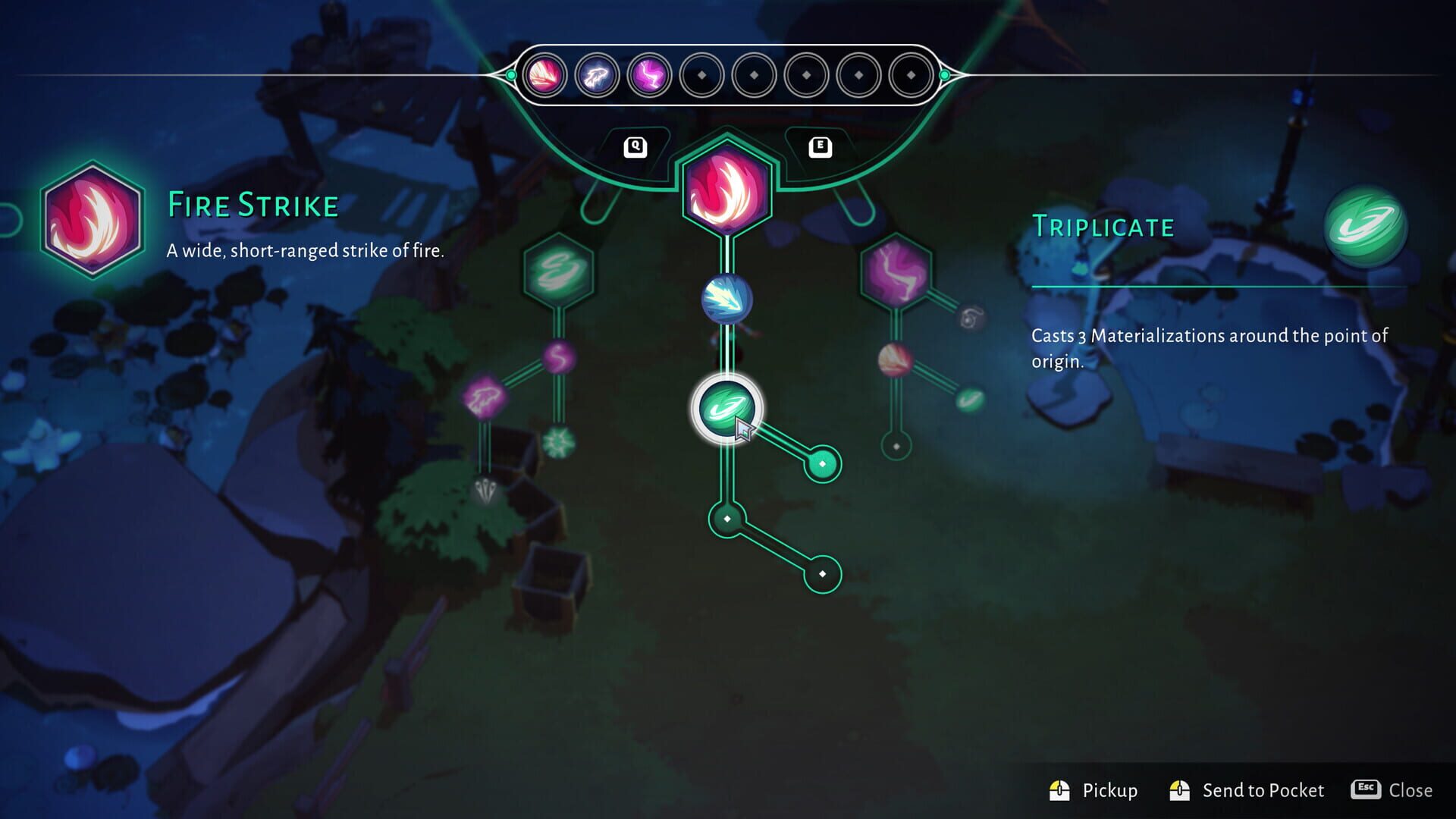
Task: Close the spell tree with the Esc option
Action: (1408, 790)
